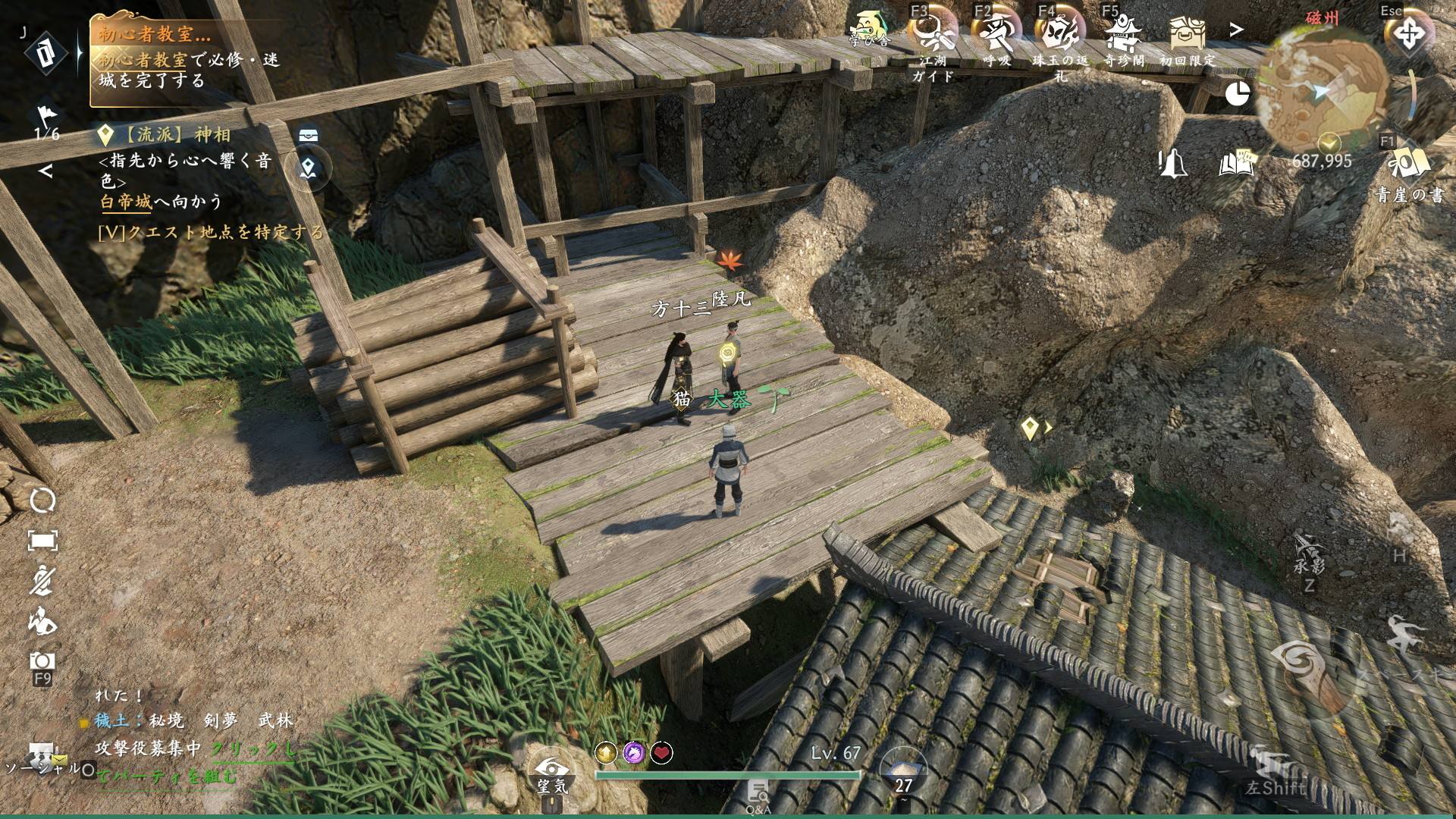Screen dimensions: 1456x819
Task: Click the quest location pin button
Action: click(308, 168)
